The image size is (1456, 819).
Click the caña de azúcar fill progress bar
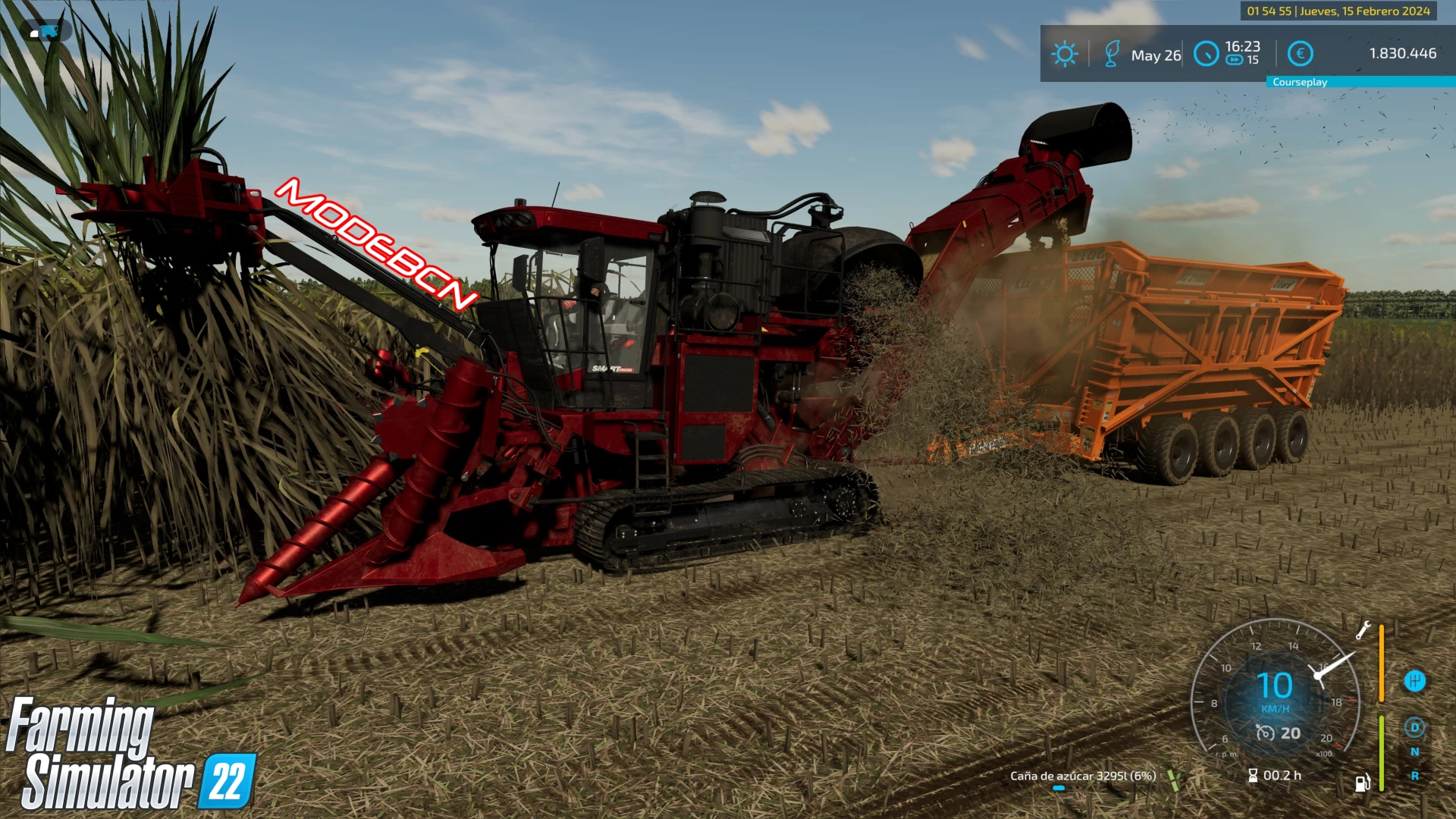pyautogui.click(x=1059, y=787)
